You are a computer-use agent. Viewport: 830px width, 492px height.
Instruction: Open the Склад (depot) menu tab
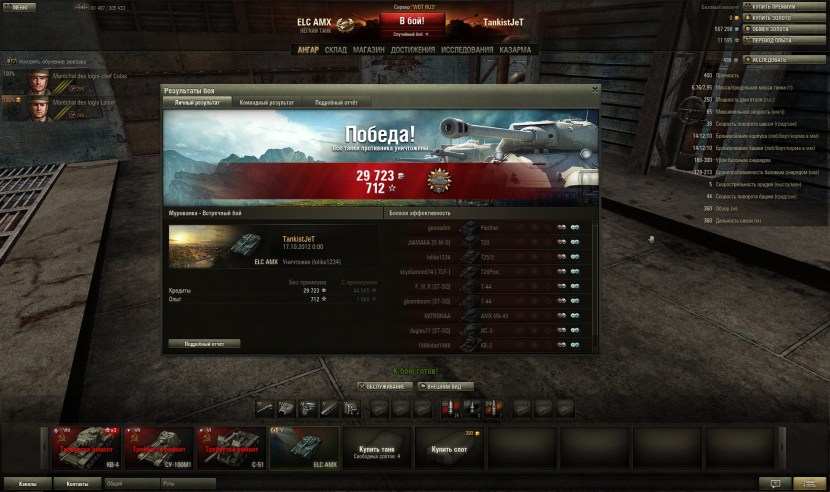pos(336,49)
